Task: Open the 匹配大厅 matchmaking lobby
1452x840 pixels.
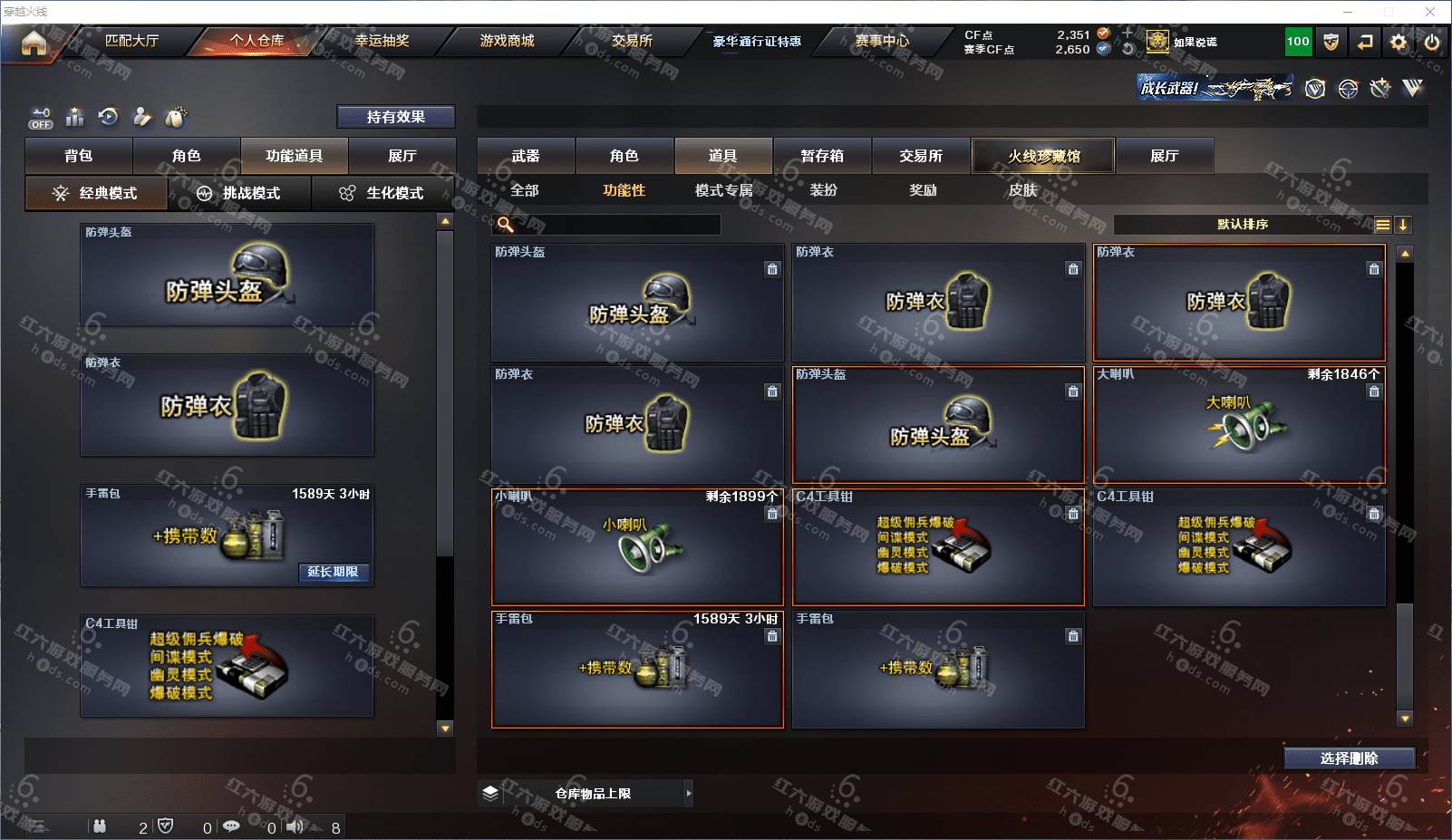Action: 131,41
